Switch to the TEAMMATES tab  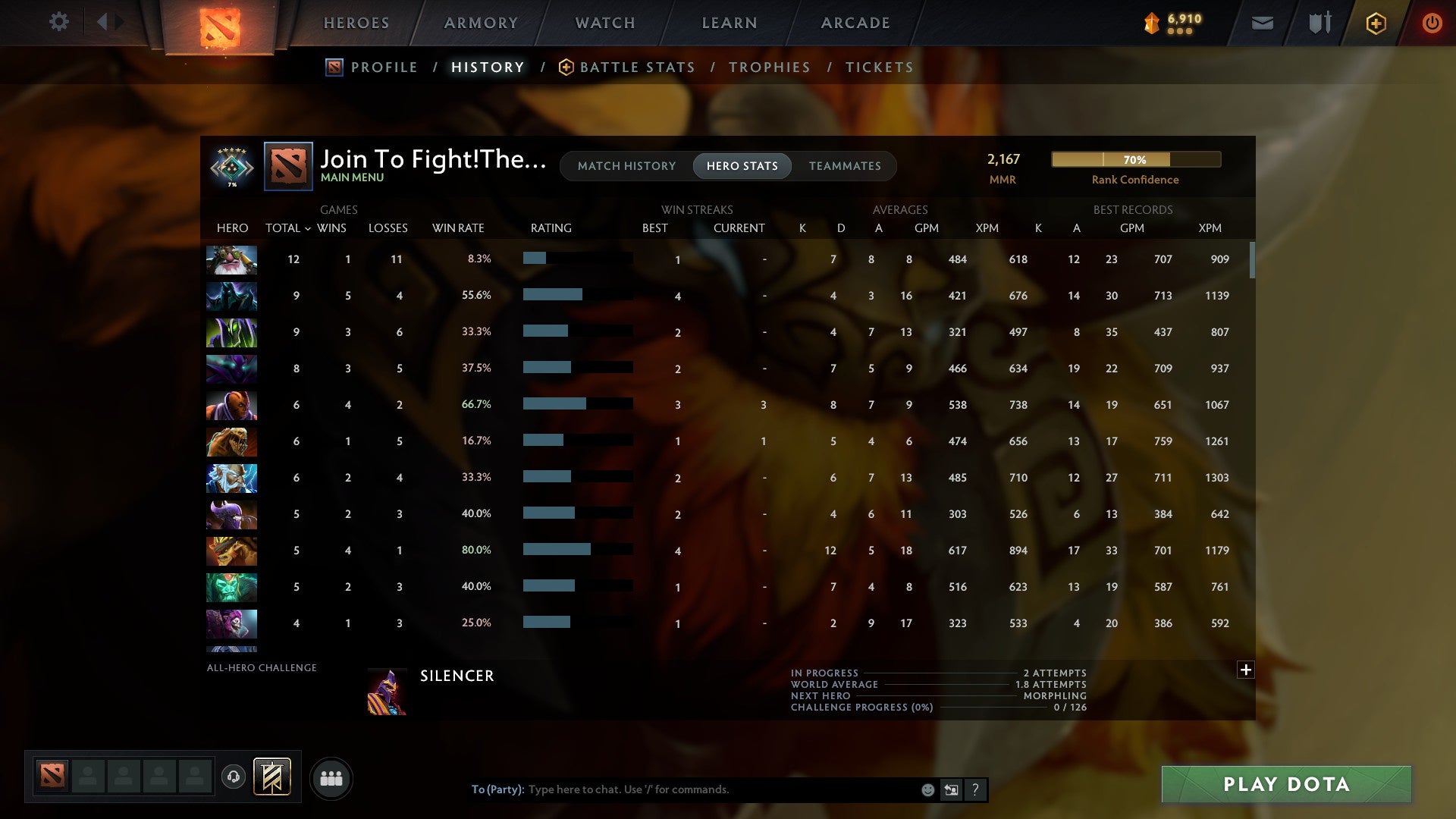[x=845, y=165]
